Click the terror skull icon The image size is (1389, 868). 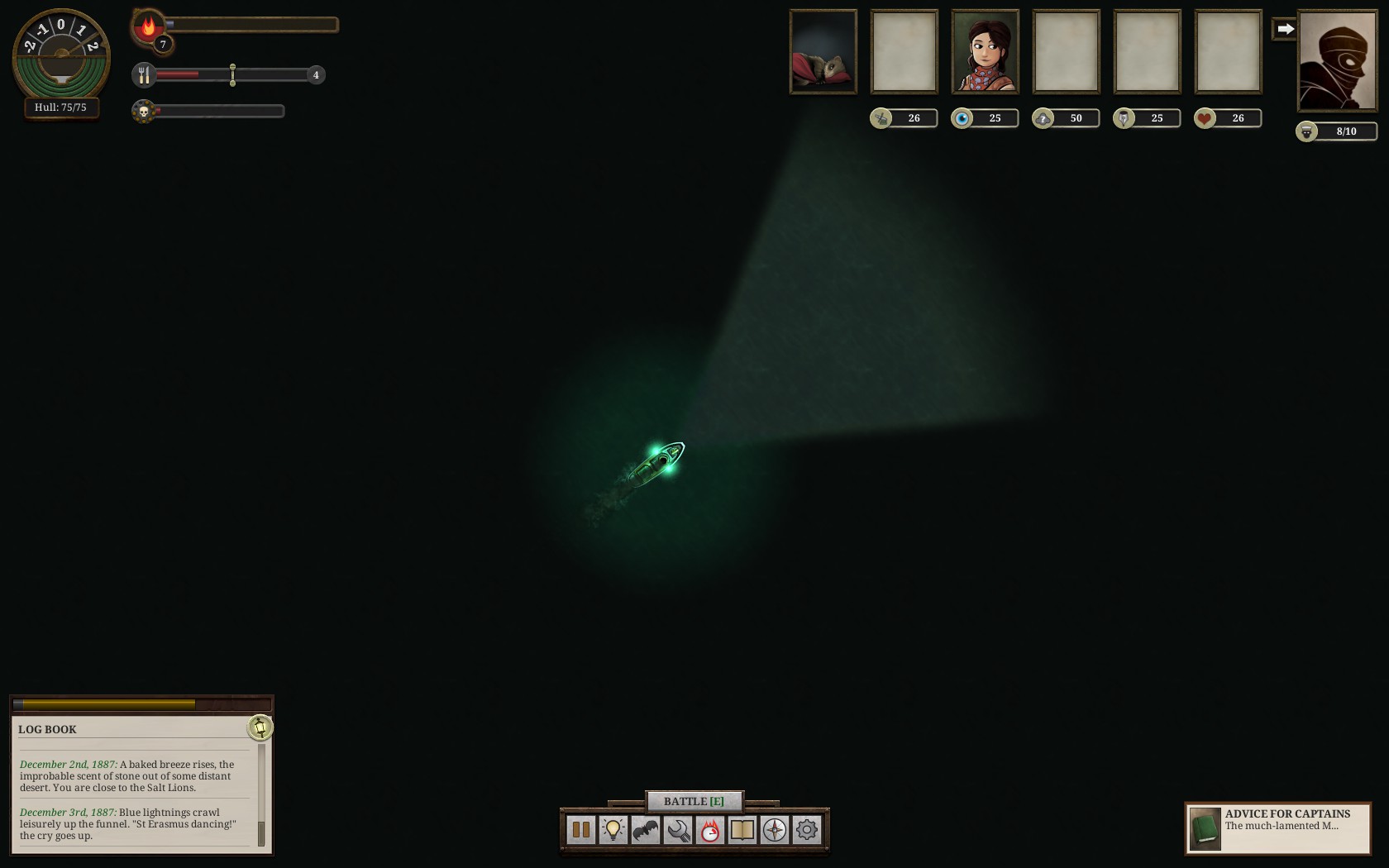click(144, 109)
